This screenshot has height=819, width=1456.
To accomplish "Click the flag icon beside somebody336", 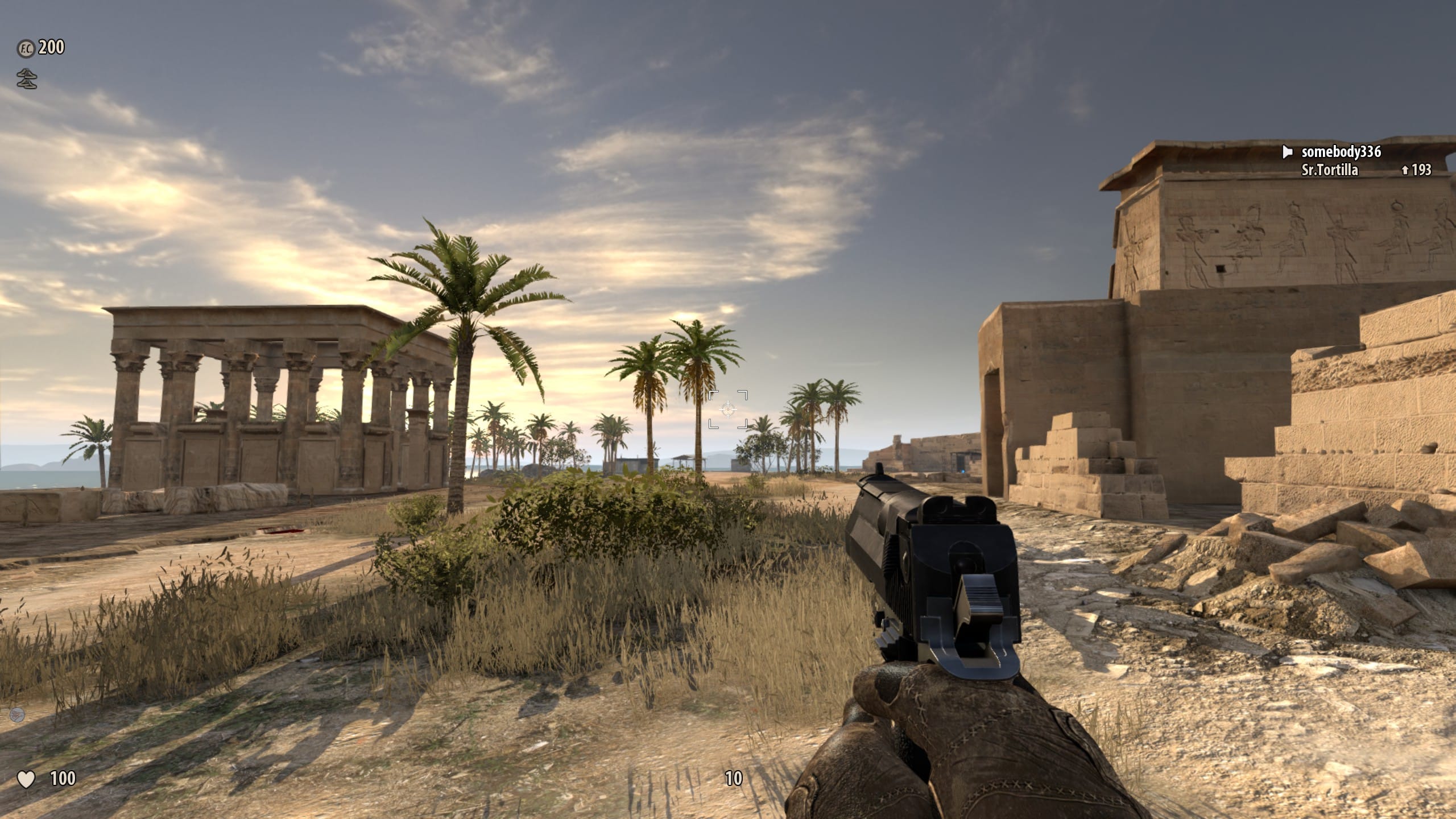I will tap(1288, 152).
